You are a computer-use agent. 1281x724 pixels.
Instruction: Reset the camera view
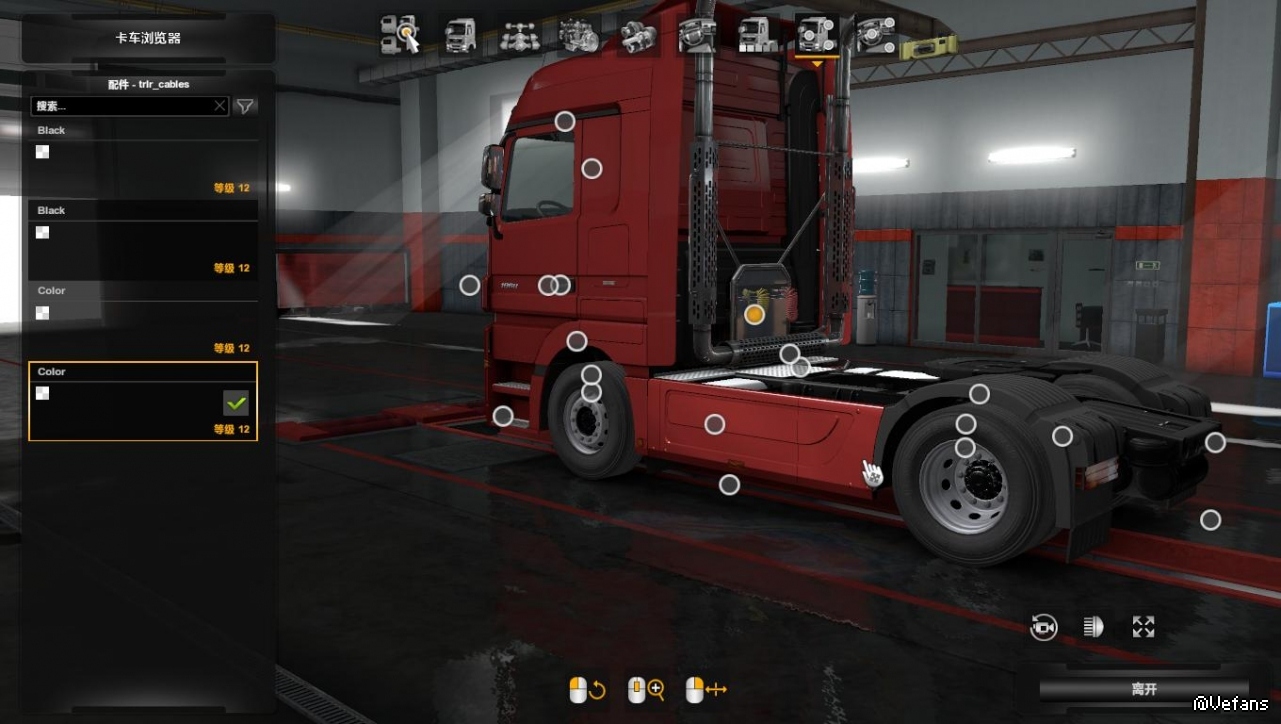pyautogui.click(x=1043, y=627)
